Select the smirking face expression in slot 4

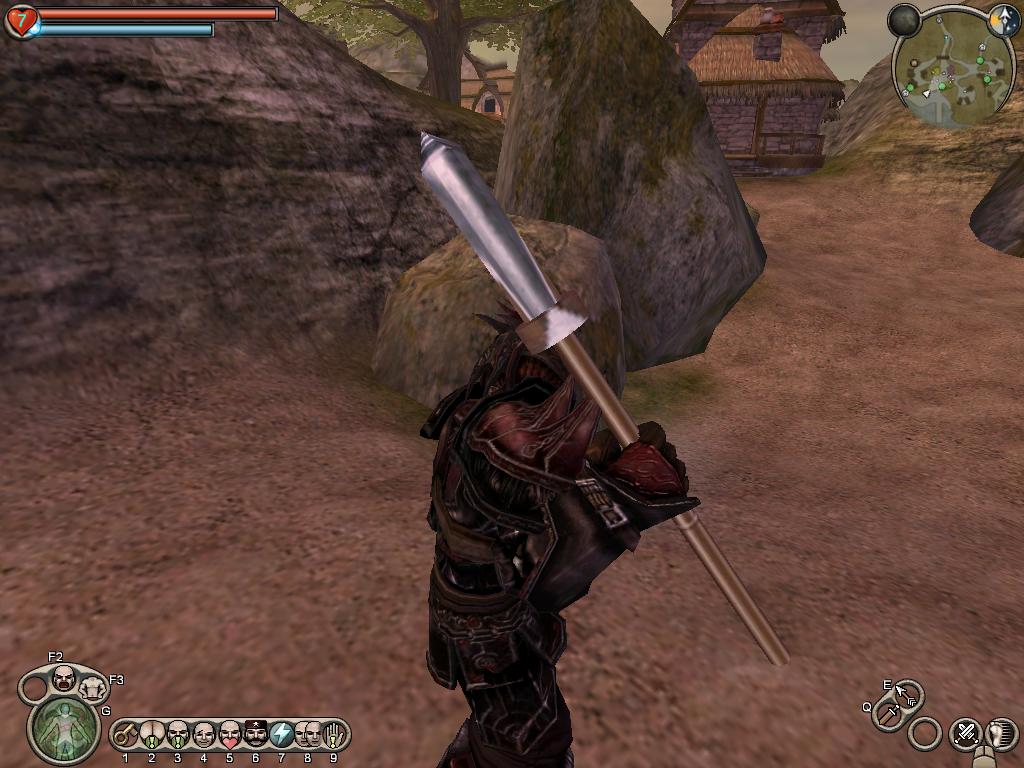coord(204,735)
